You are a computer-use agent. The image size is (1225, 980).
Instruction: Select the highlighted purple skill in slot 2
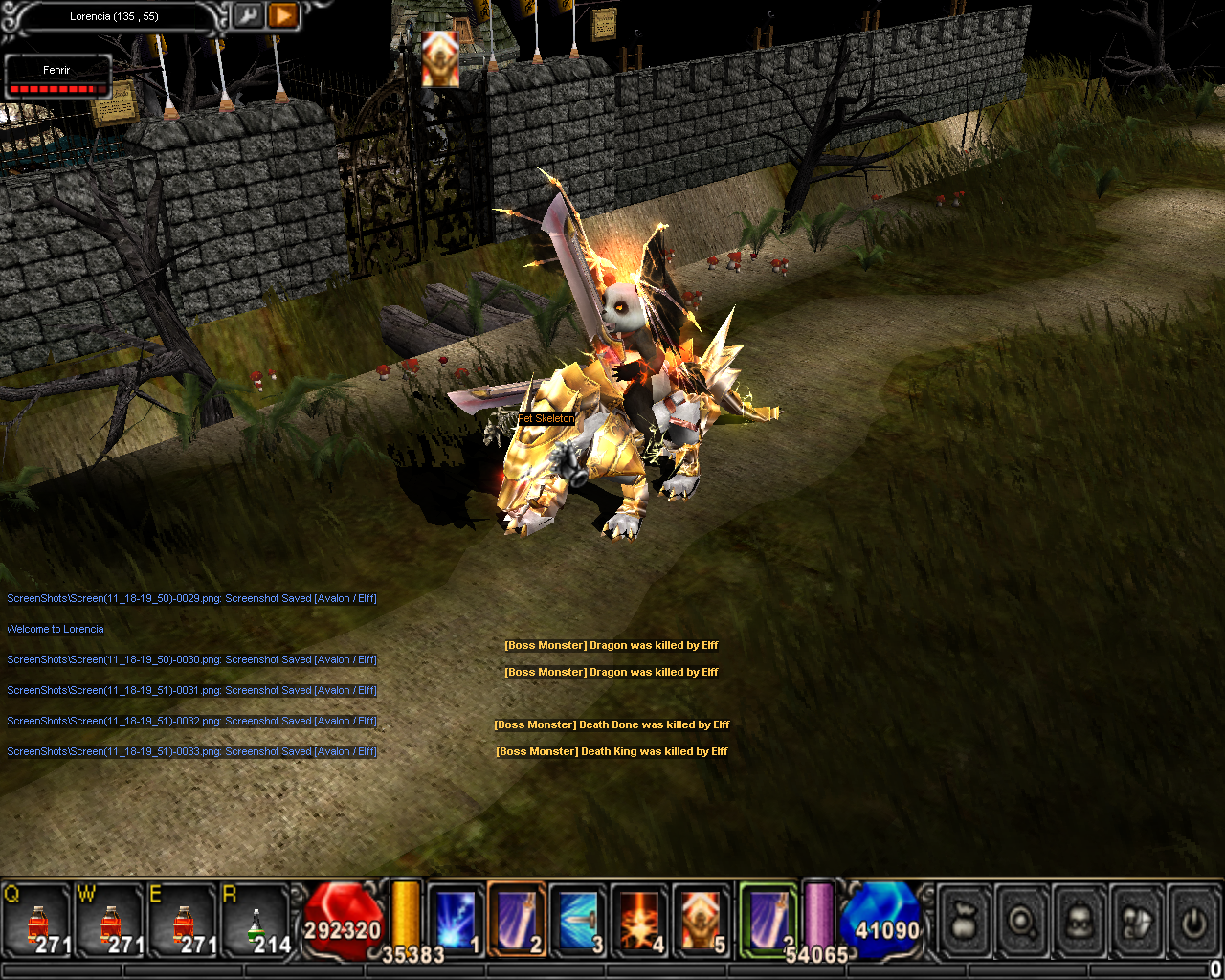click(x=517, y=921)
